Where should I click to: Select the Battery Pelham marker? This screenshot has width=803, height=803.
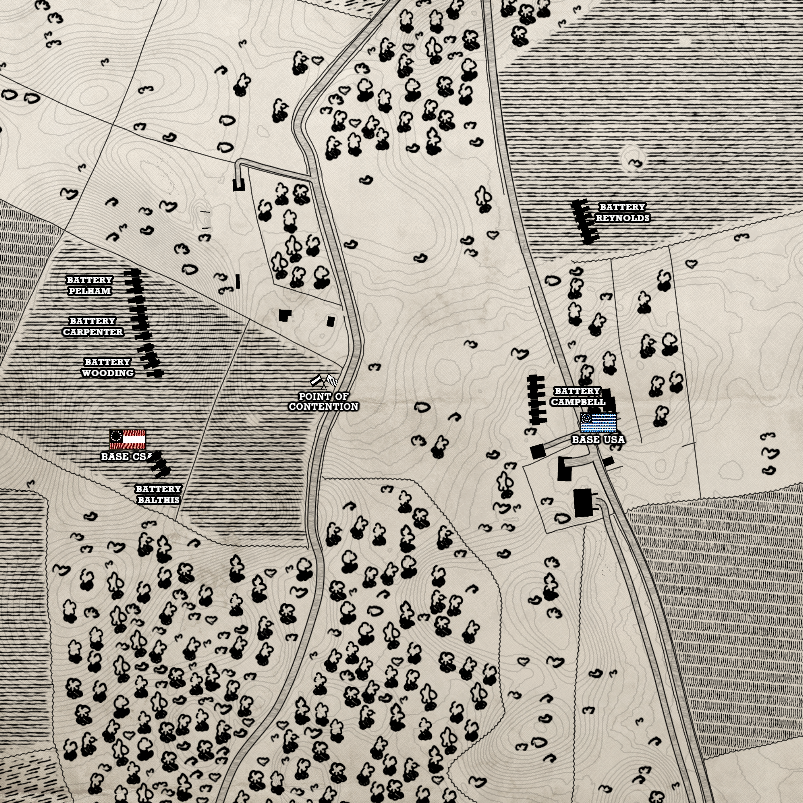135,284
